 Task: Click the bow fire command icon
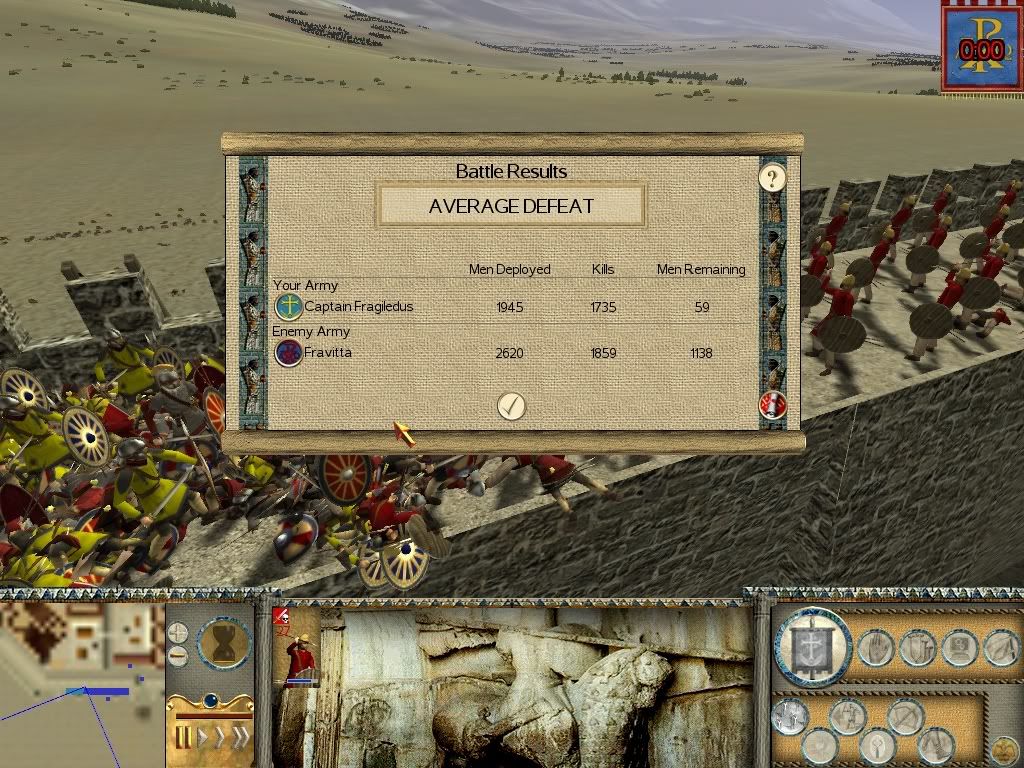click(x=904, y=714)
